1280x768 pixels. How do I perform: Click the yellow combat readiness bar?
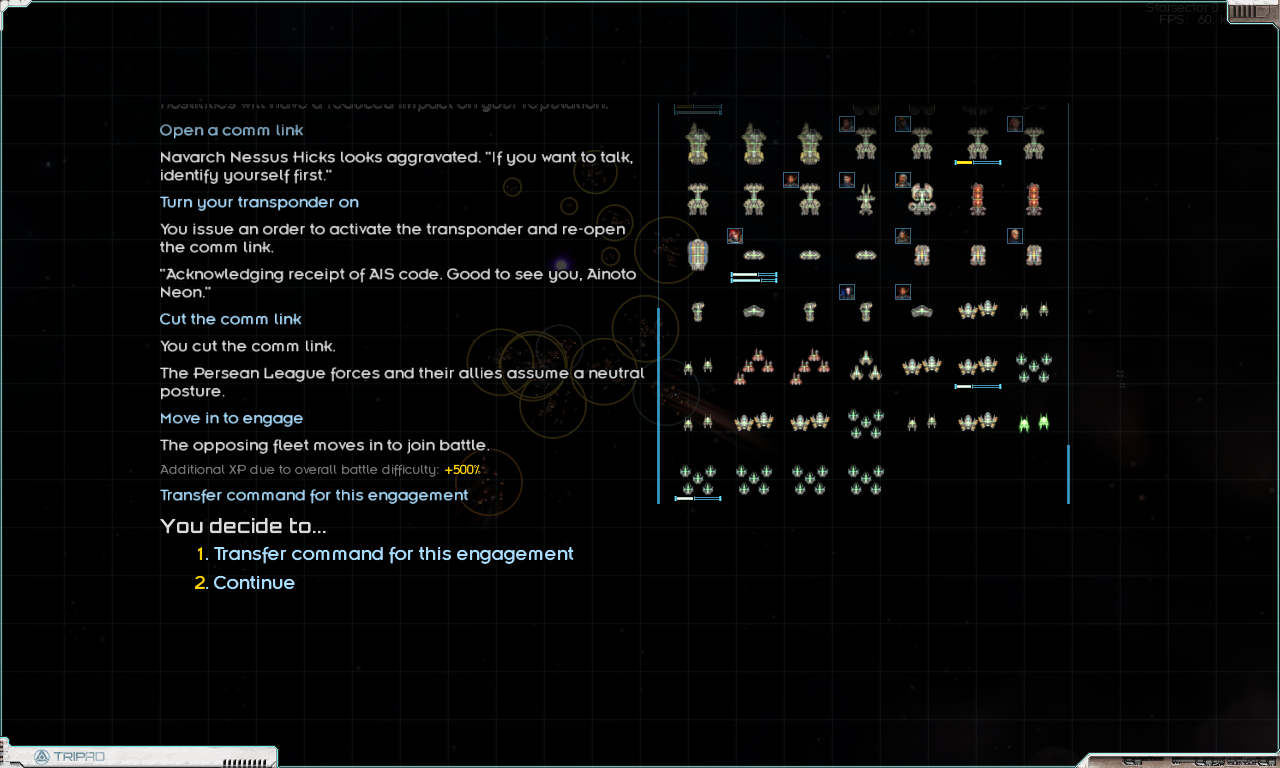point(964,162)
